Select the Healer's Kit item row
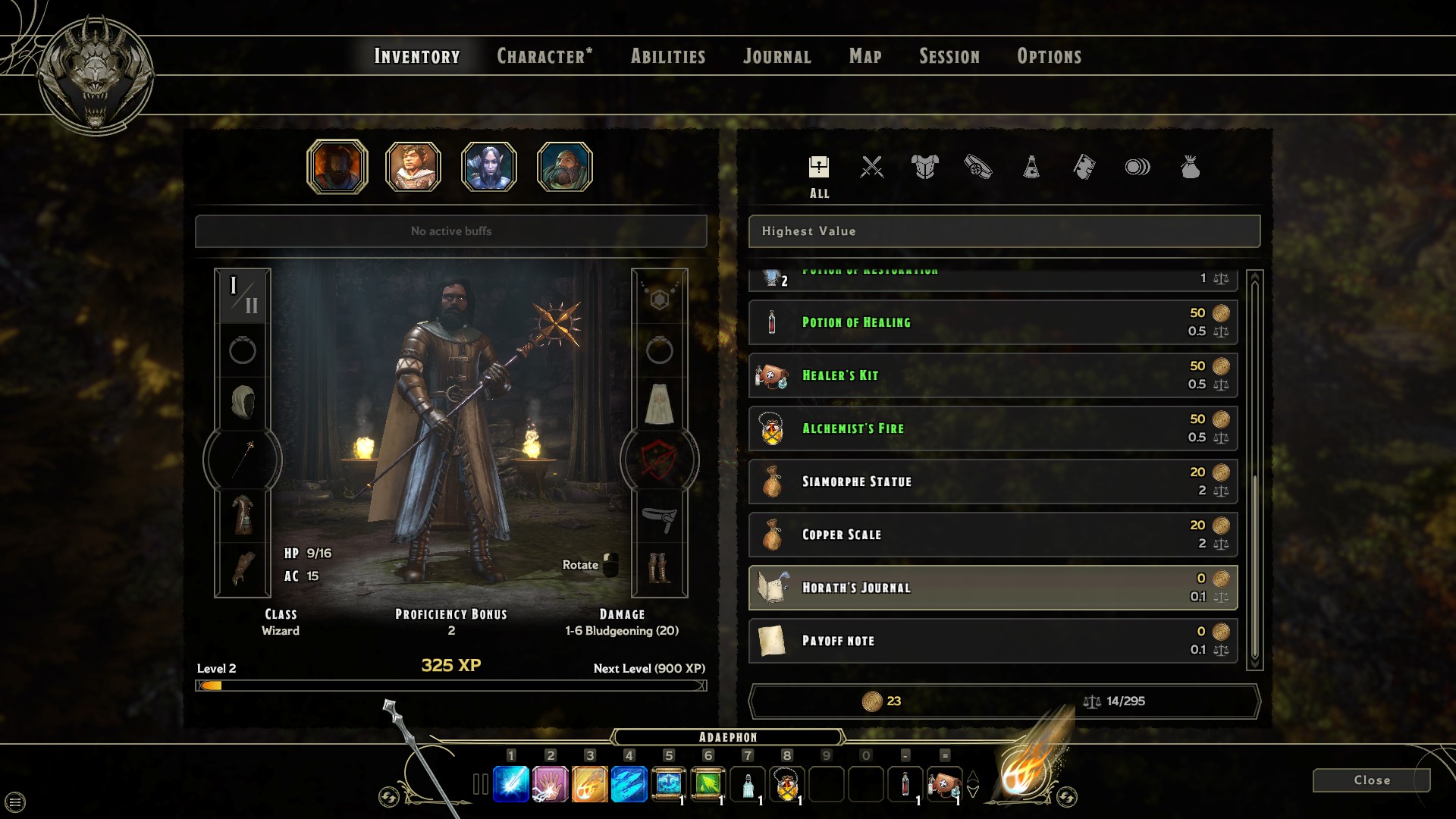This screenshot has width=1456, height=819. (993, 375)
